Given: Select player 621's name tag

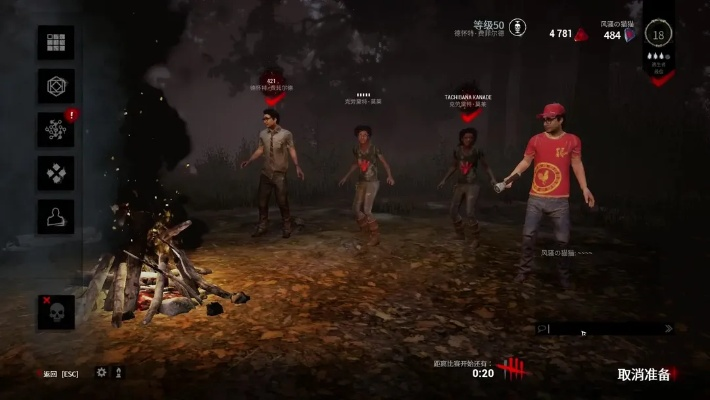Looking at the screenshot, I should [x=271, y=81].
